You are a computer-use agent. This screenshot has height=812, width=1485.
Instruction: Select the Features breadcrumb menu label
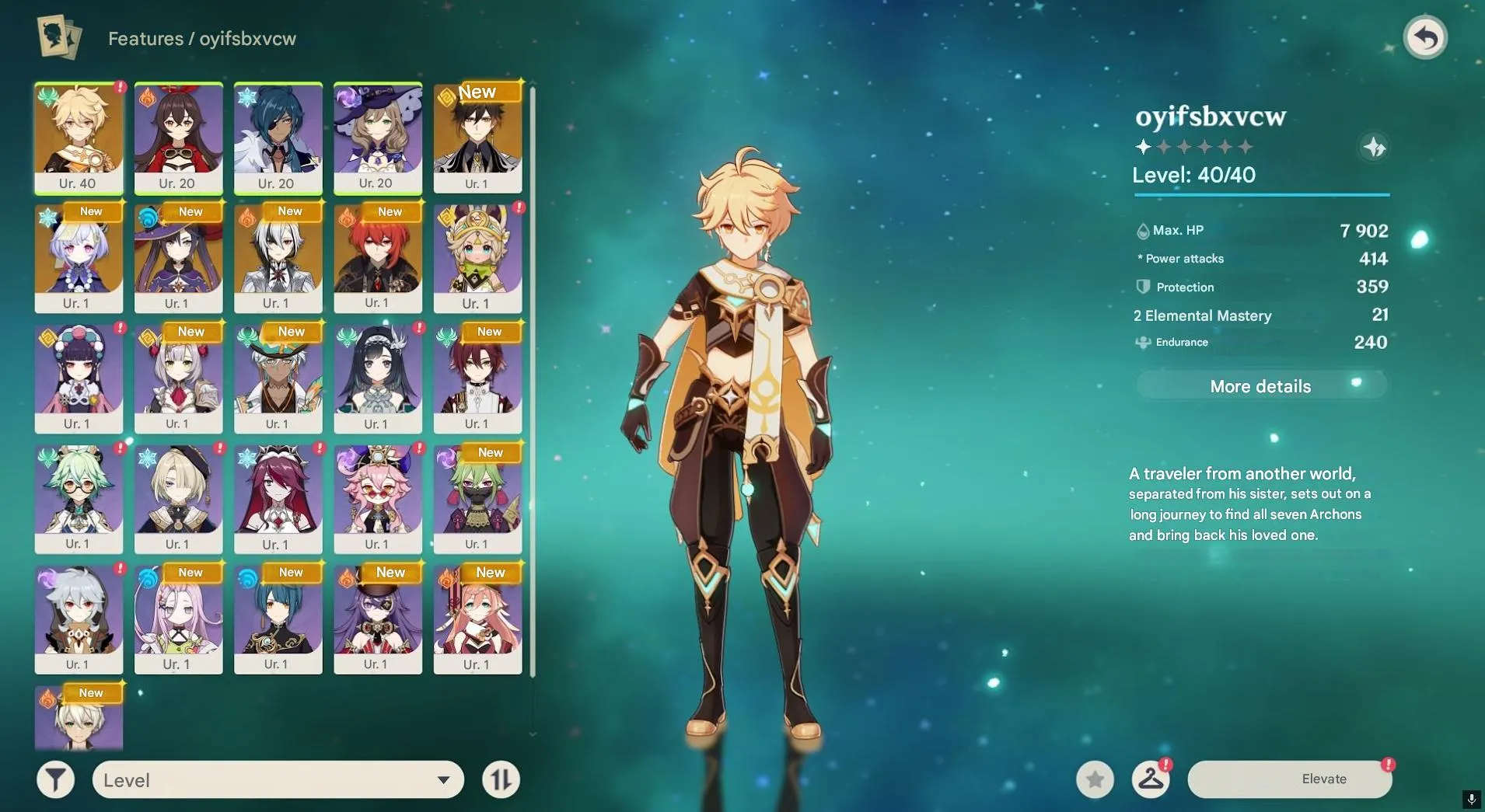point(145,38)
